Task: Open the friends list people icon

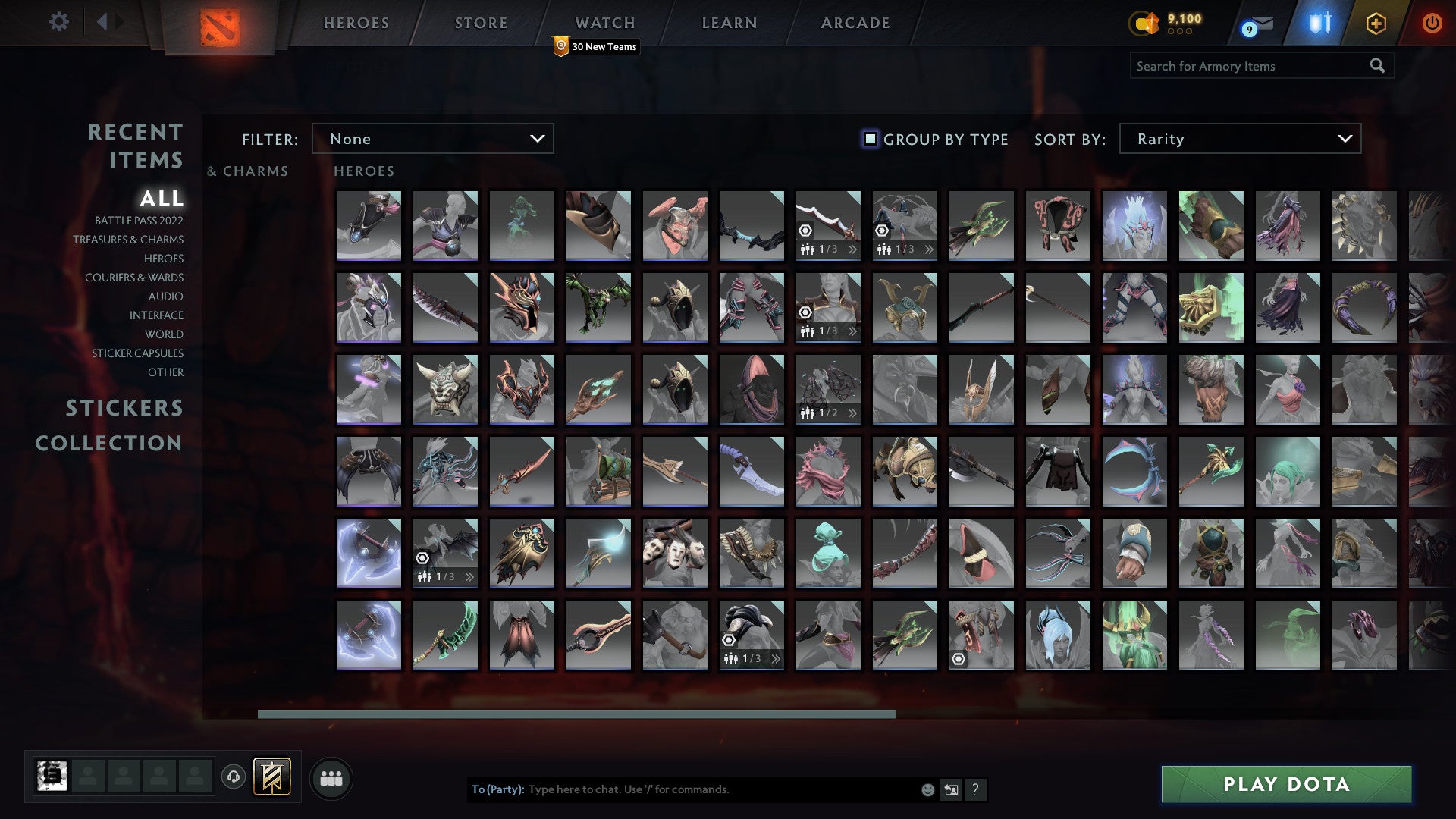Action: click(331, 777)
